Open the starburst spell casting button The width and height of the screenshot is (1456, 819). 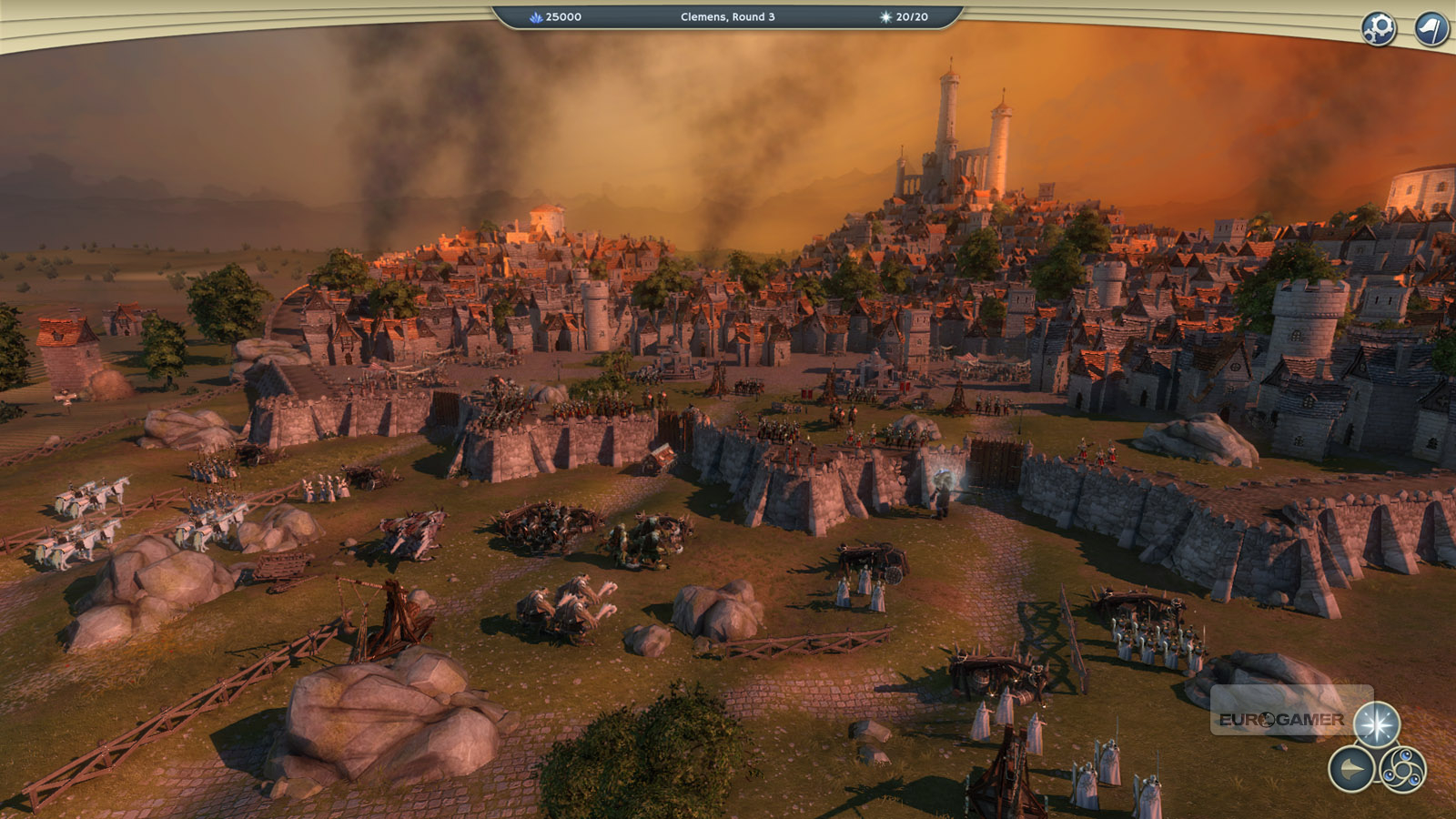[x=1376, y=725]
